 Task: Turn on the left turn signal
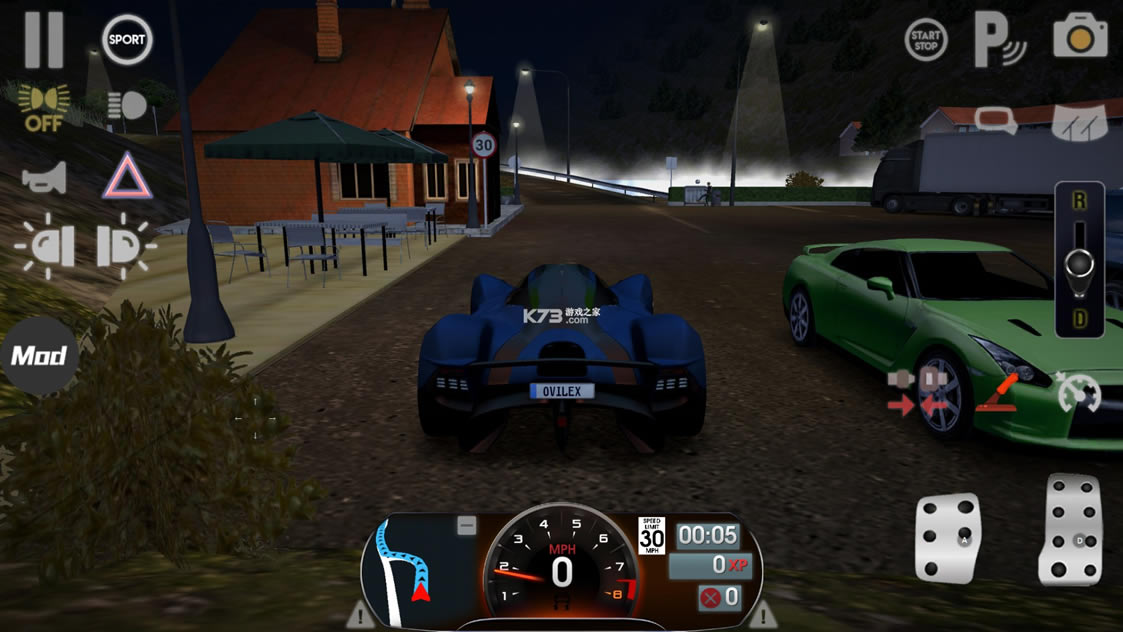coord(45,246)
